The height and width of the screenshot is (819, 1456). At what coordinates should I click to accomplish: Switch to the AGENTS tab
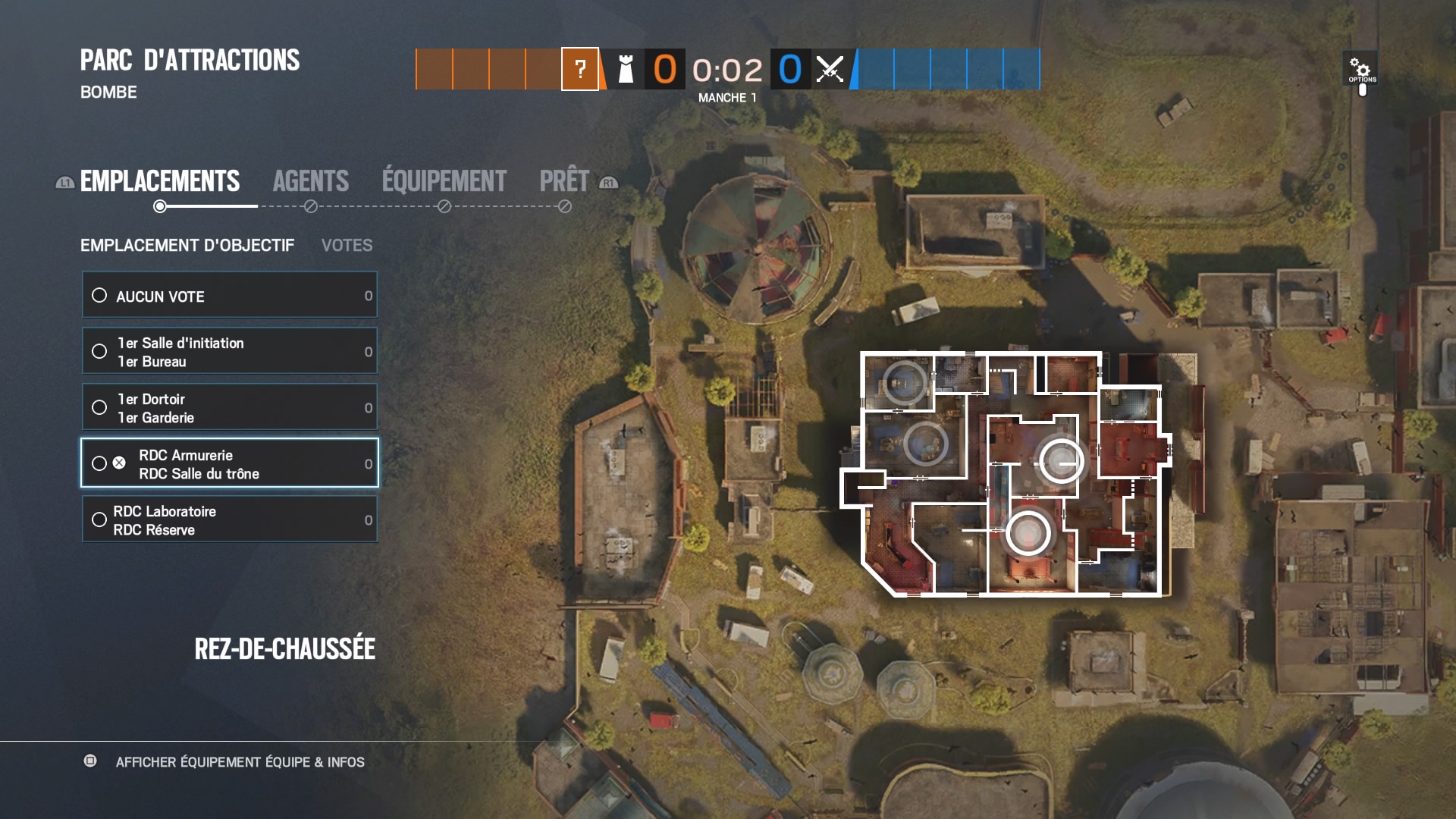(x=311, y=181)
